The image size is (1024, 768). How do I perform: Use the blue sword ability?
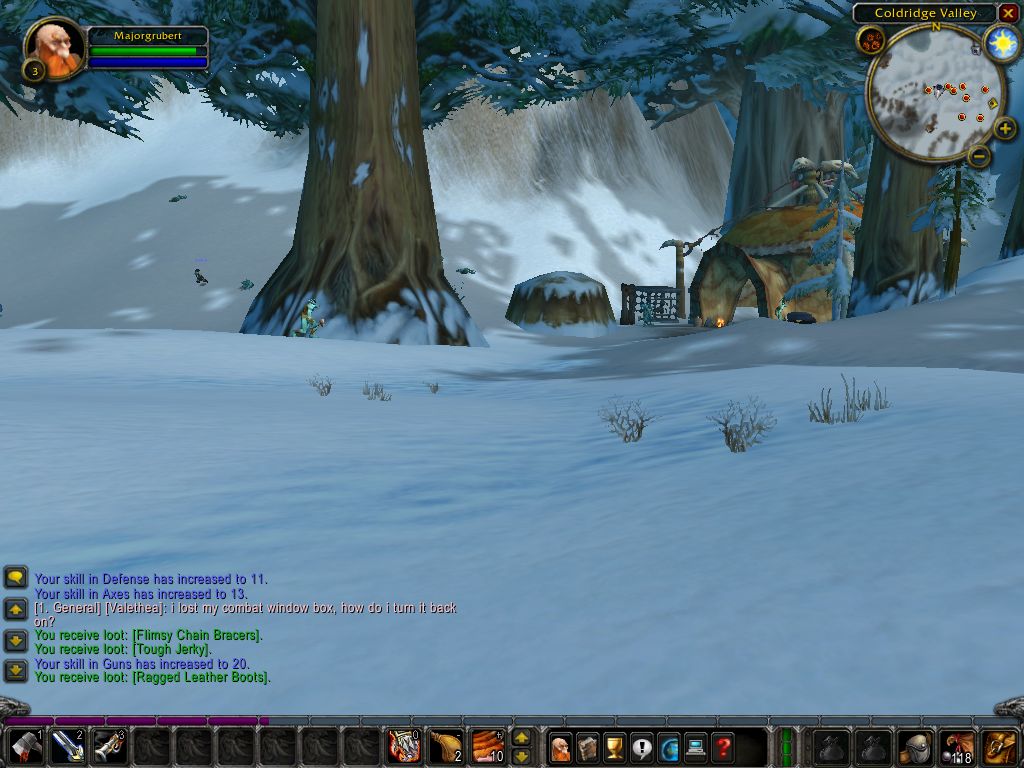[68, 746]
